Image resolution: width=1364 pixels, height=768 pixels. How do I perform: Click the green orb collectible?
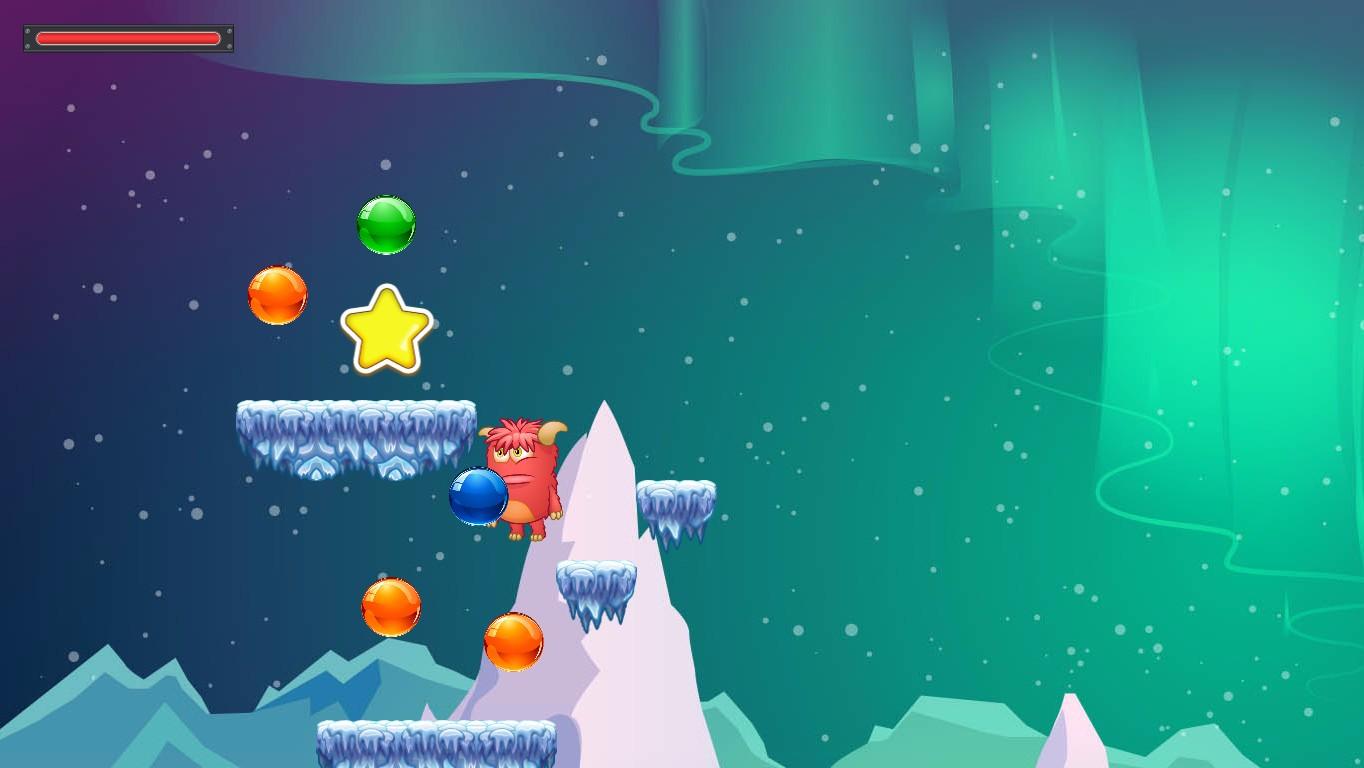tap(387, 226)
